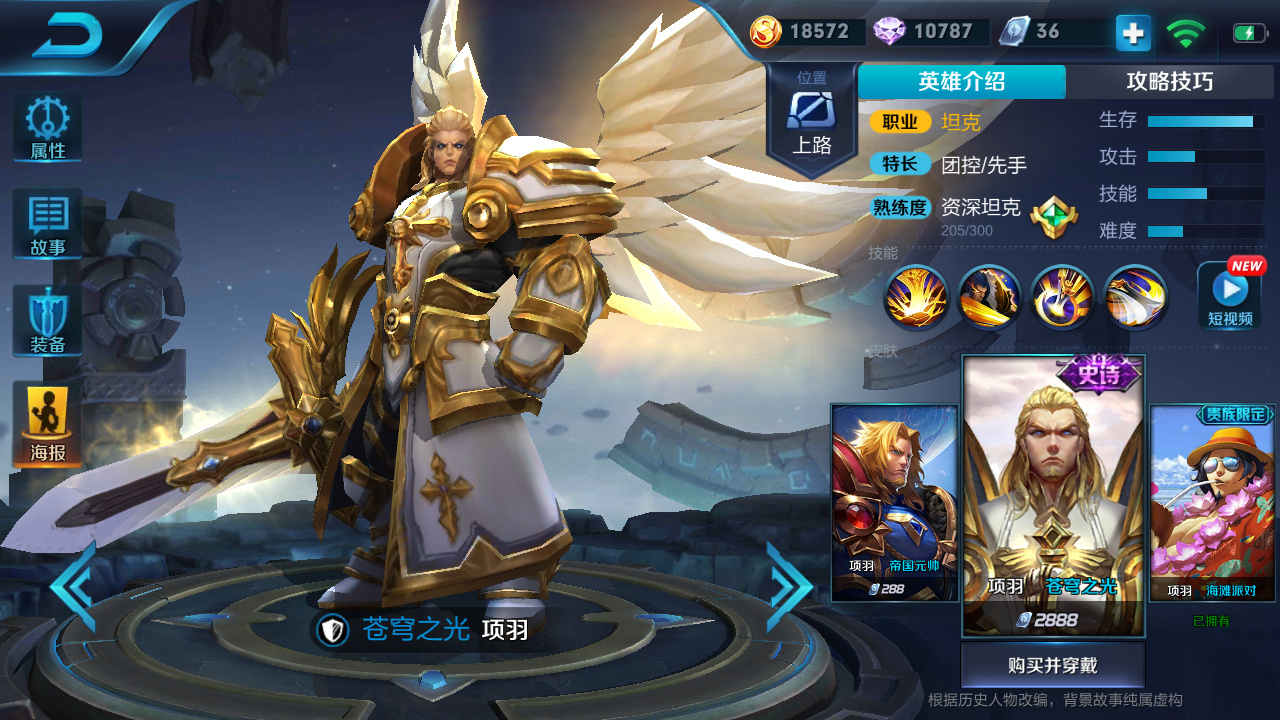Open the 短视频 short video player
Image resolution: width=1280 pixels, height=720 pixels.
pyautogui.click(x=1228, y=298)
